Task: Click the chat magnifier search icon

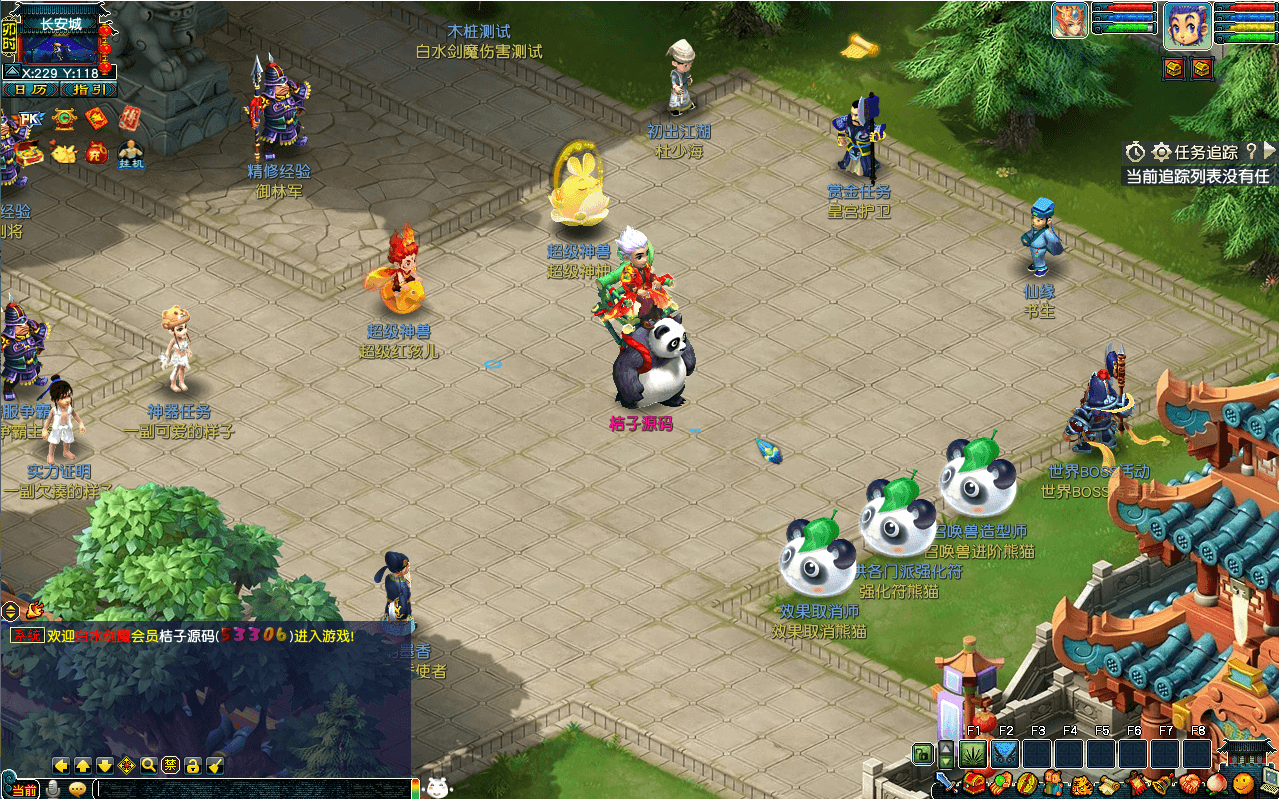Action: point(149,765)
